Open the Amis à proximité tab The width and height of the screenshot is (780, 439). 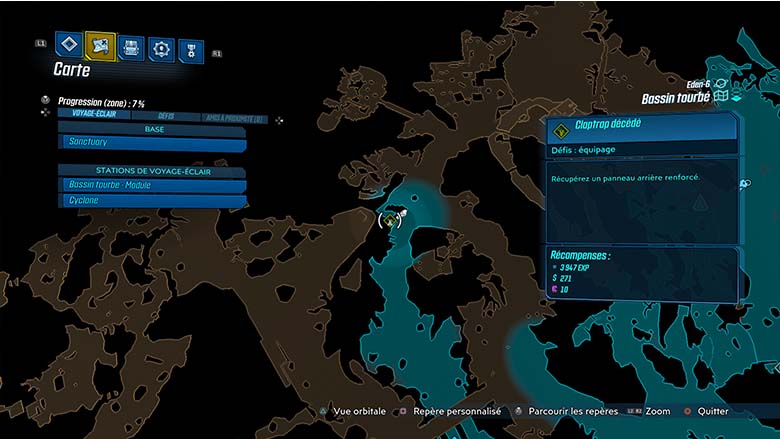[x=235, y=118]
